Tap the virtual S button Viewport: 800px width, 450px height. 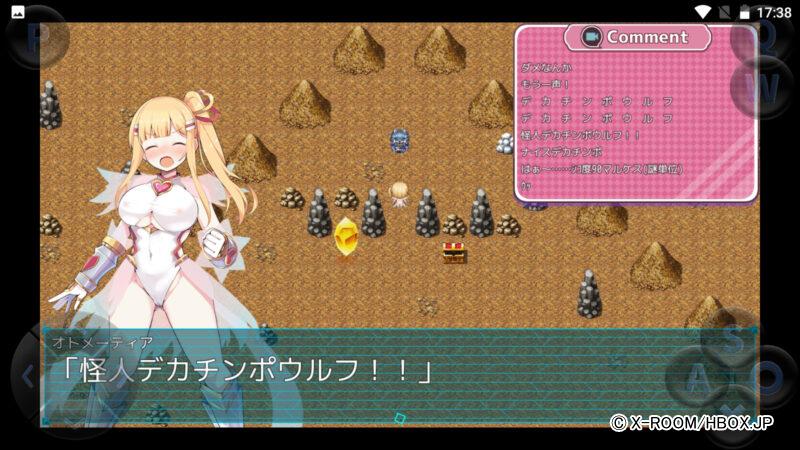[733, 338]
